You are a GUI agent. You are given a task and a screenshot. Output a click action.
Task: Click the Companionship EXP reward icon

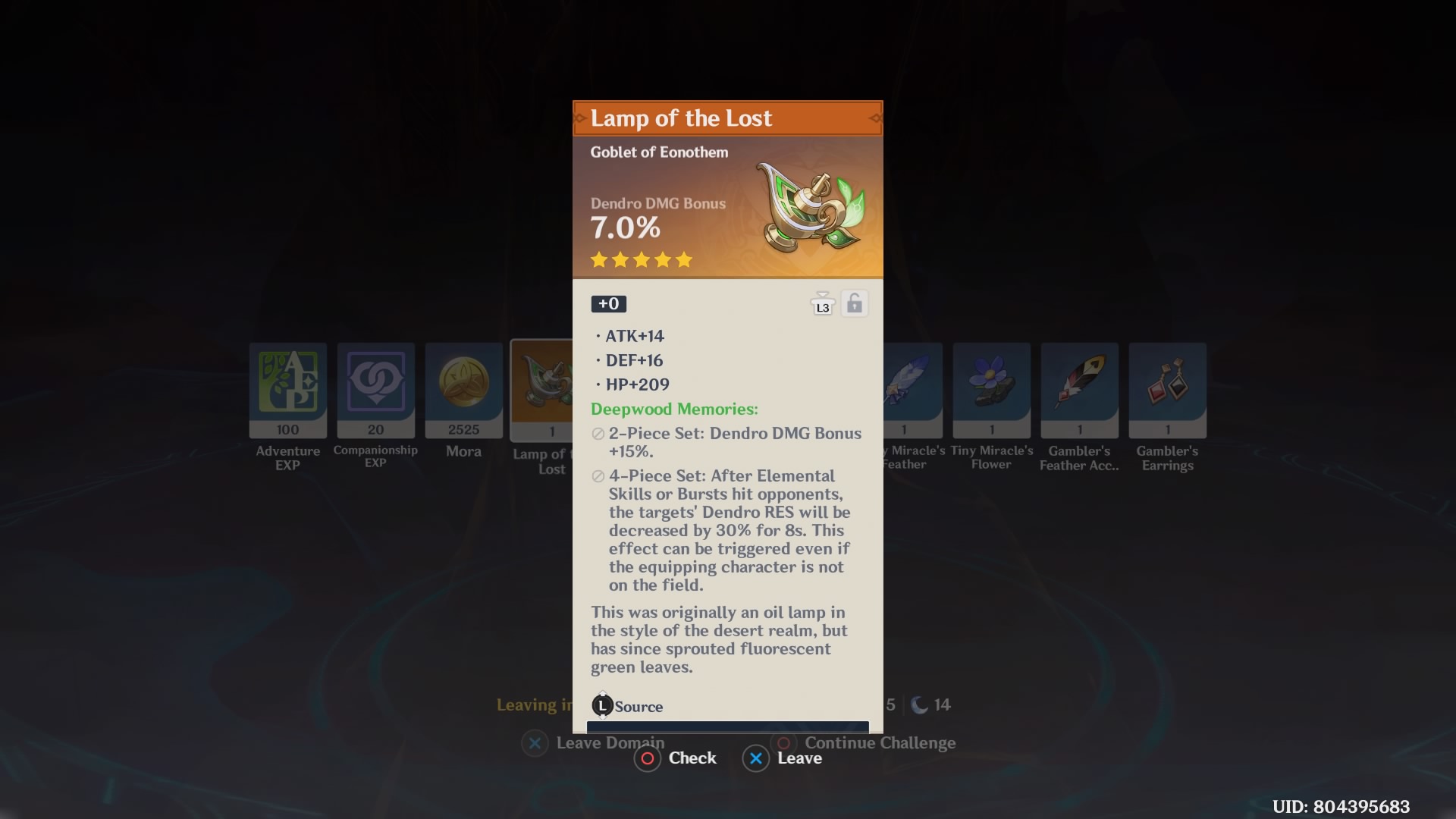[375, 388]
